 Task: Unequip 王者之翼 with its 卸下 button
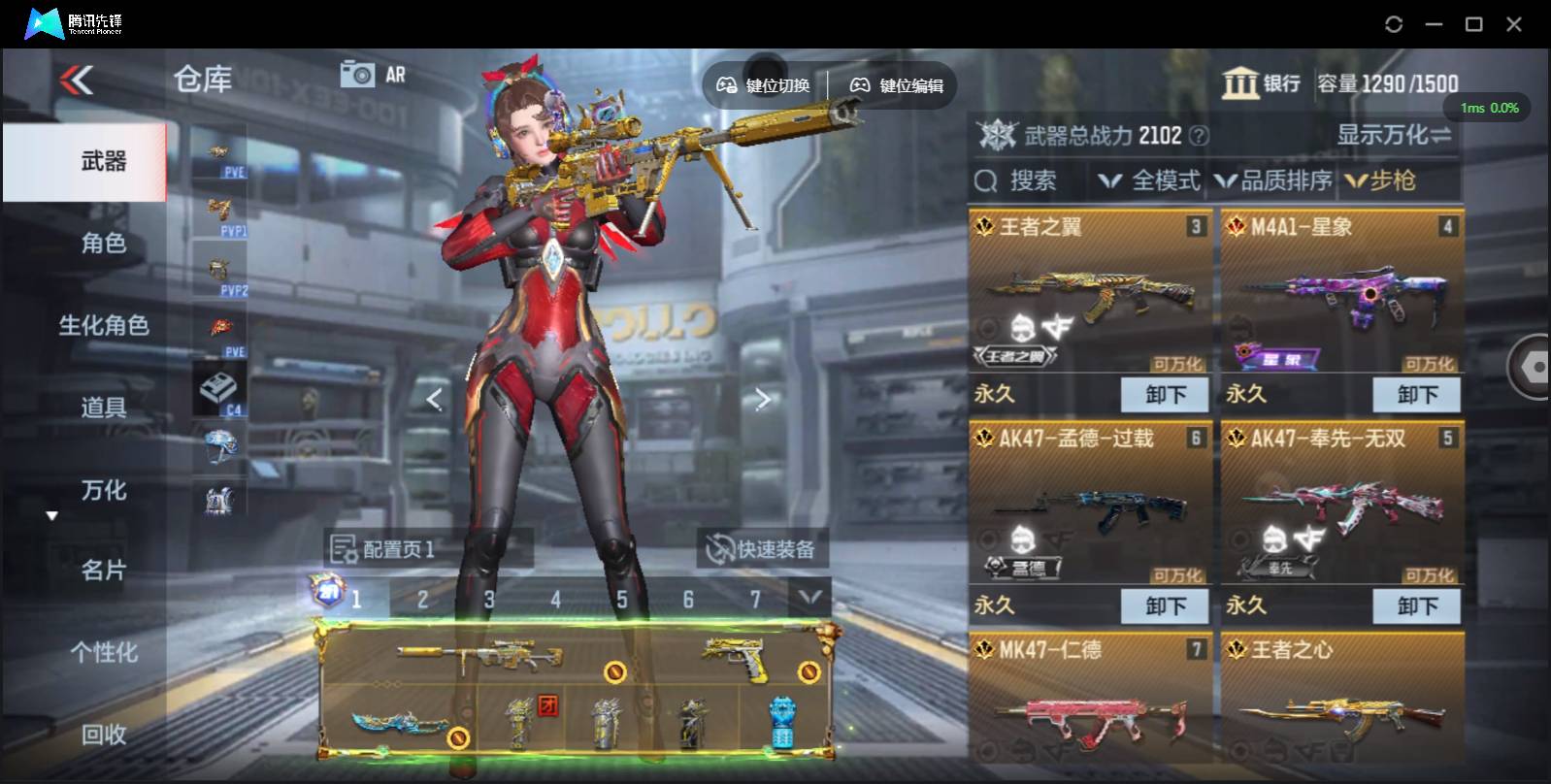pos(1165,395)
